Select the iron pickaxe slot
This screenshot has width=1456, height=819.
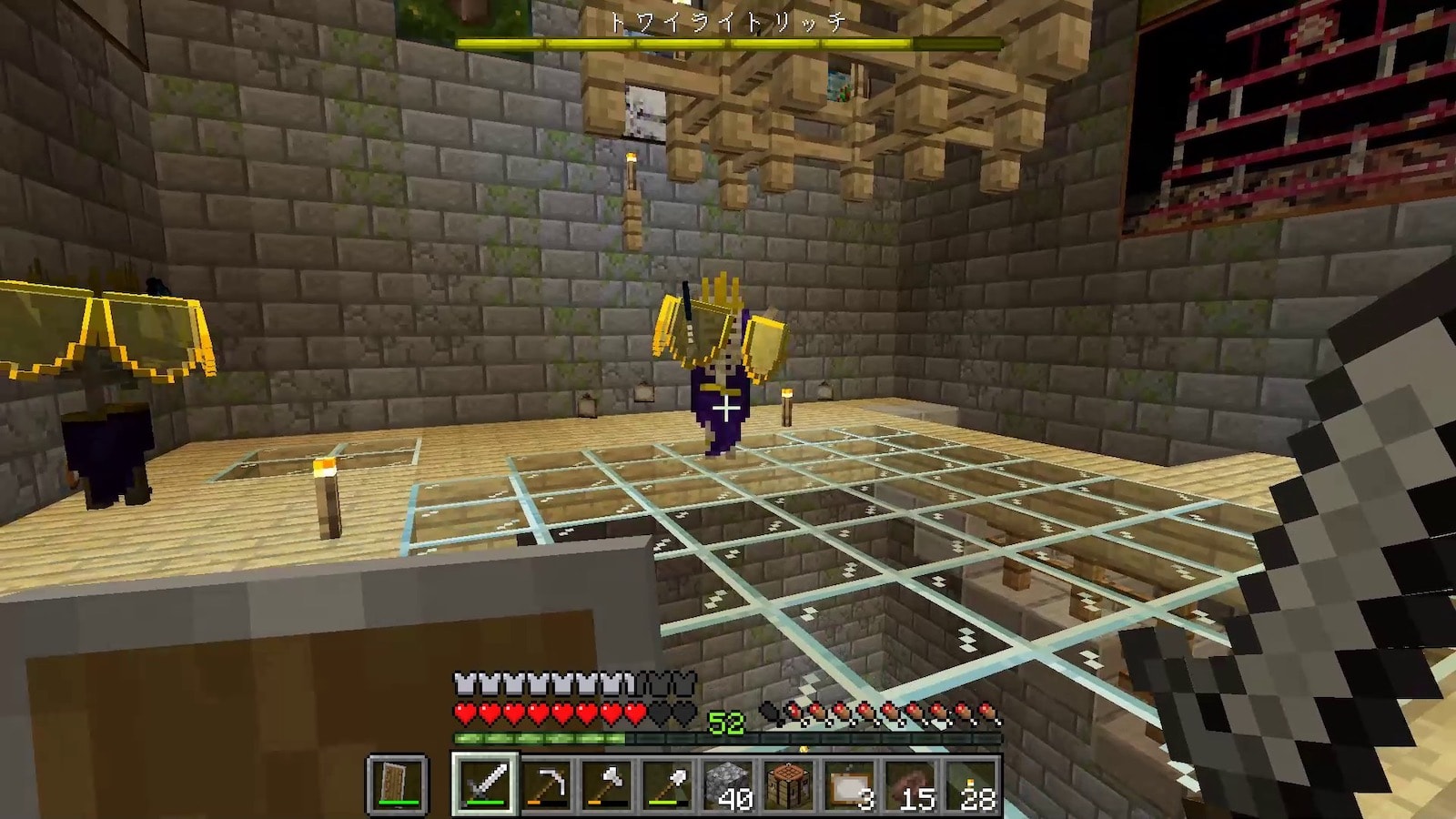coord(546,784)
